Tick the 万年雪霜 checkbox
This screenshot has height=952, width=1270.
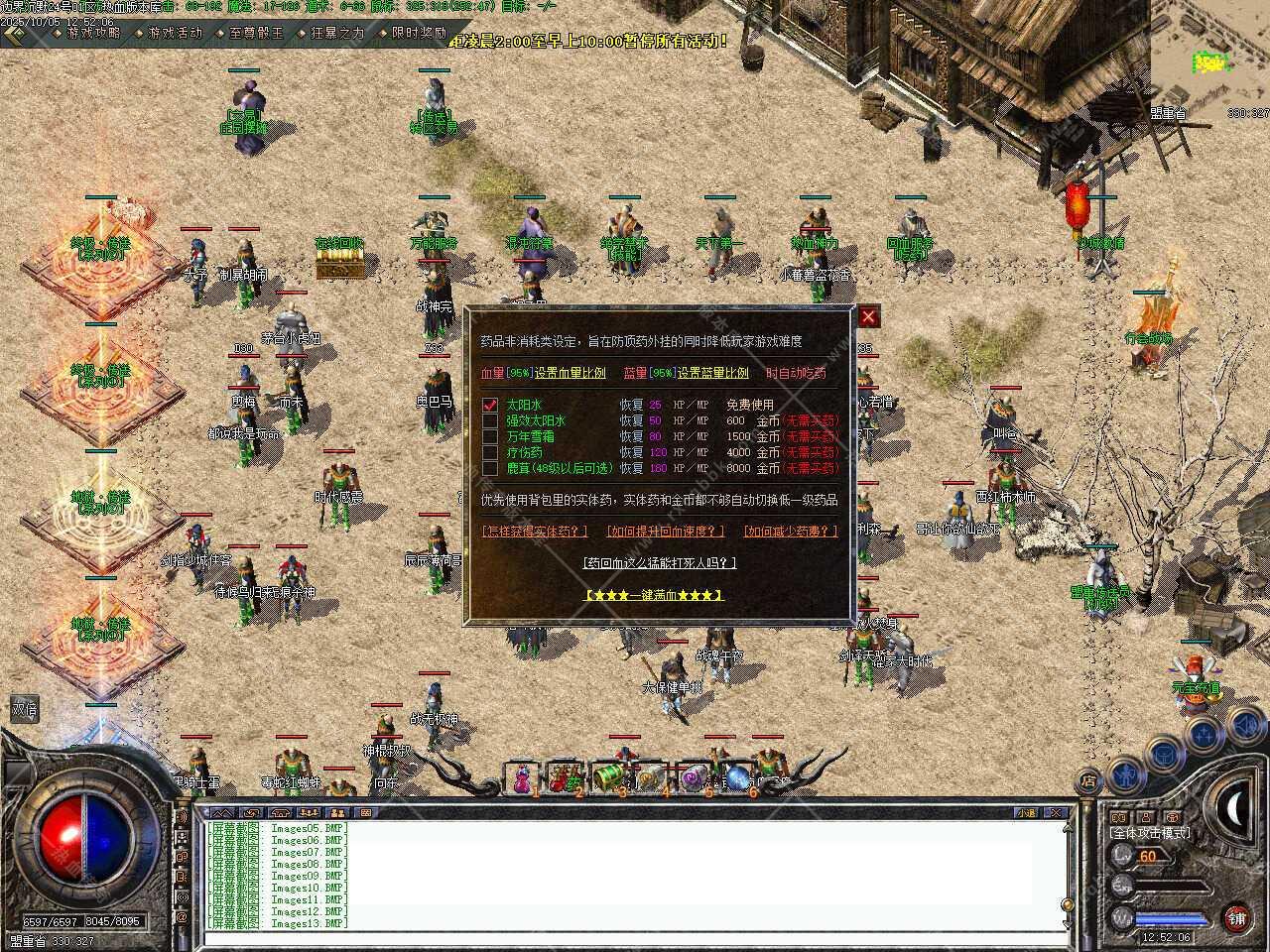point(489,436)
